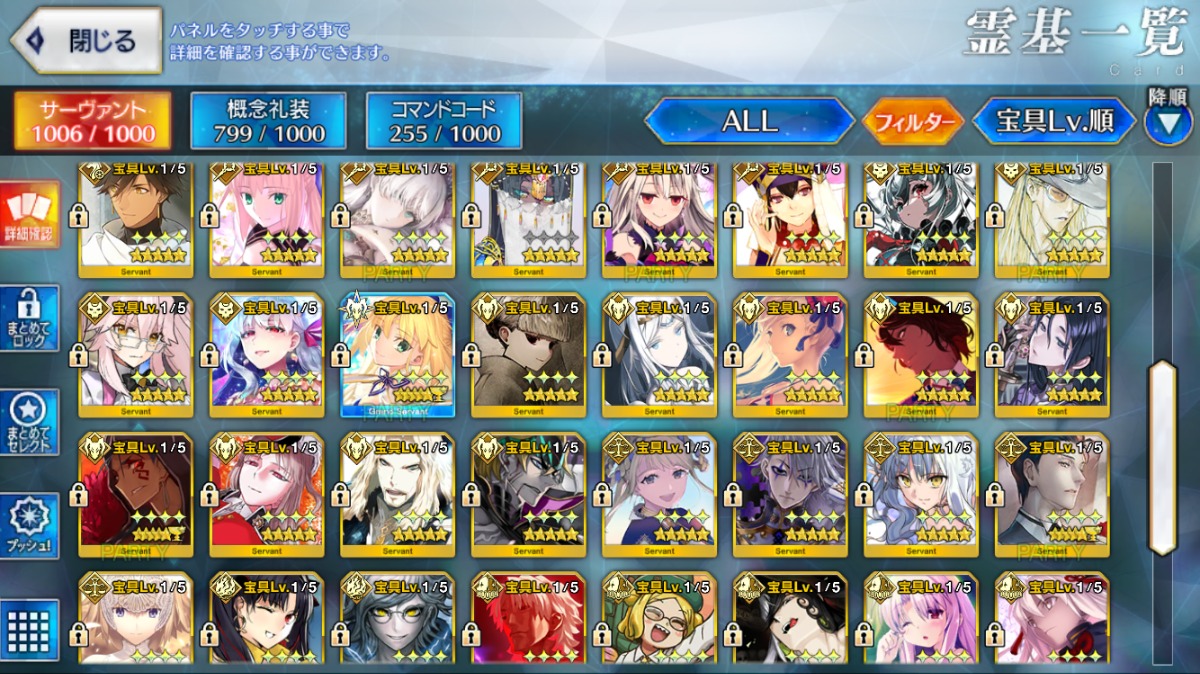Select the servant with the brown flat cap
Viewport: 1200px width, 674px height.
tap(528, 354)
